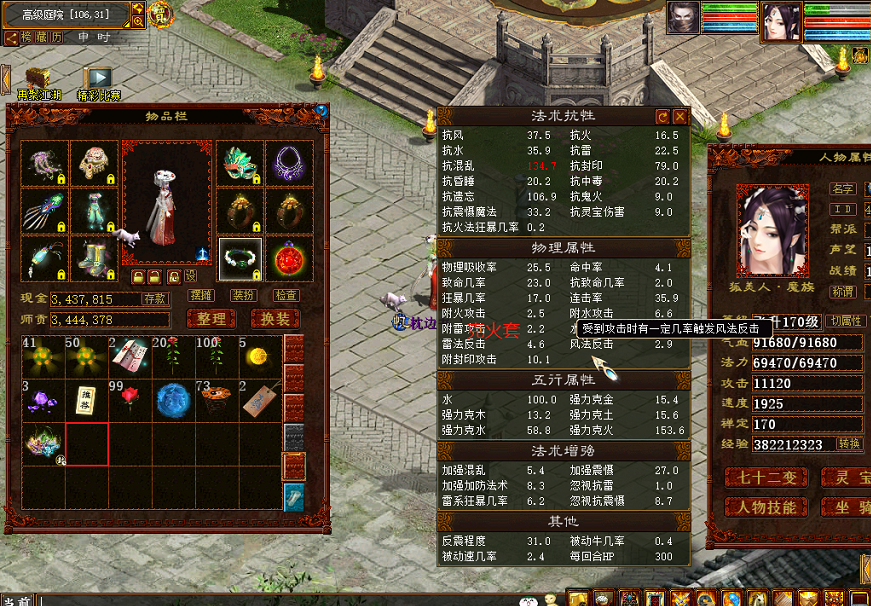Click the 检查 inspect button
Viewport: 871px width, 606px height.
click(286, 296)
